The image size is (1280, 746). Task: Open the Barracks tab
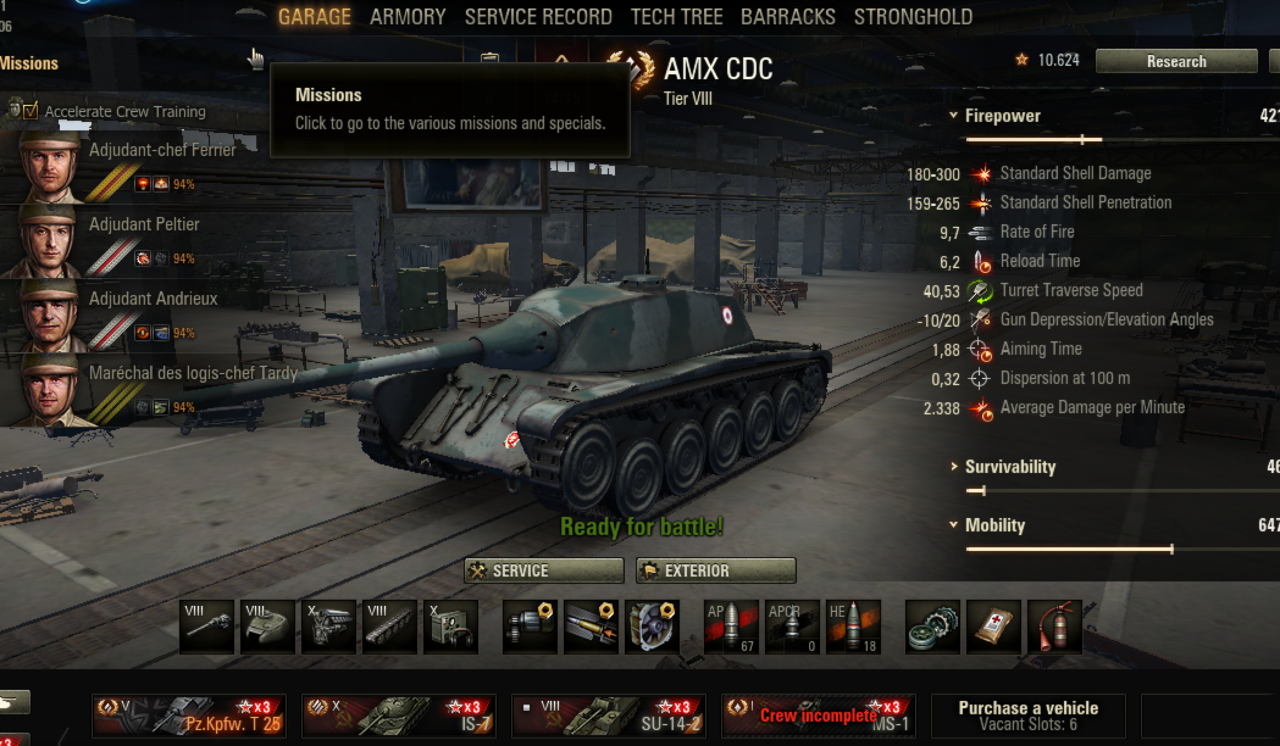788,17
